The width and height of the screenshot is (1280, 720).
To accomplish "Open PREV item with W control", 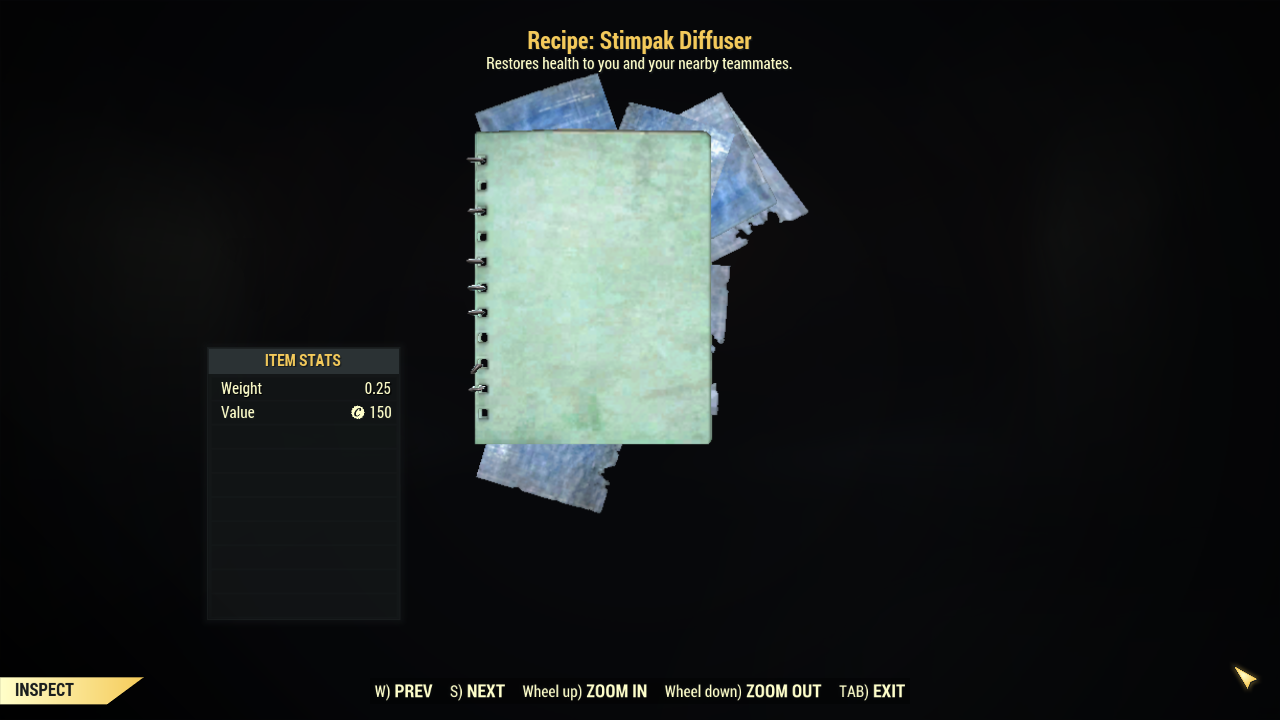I will 403,691.
